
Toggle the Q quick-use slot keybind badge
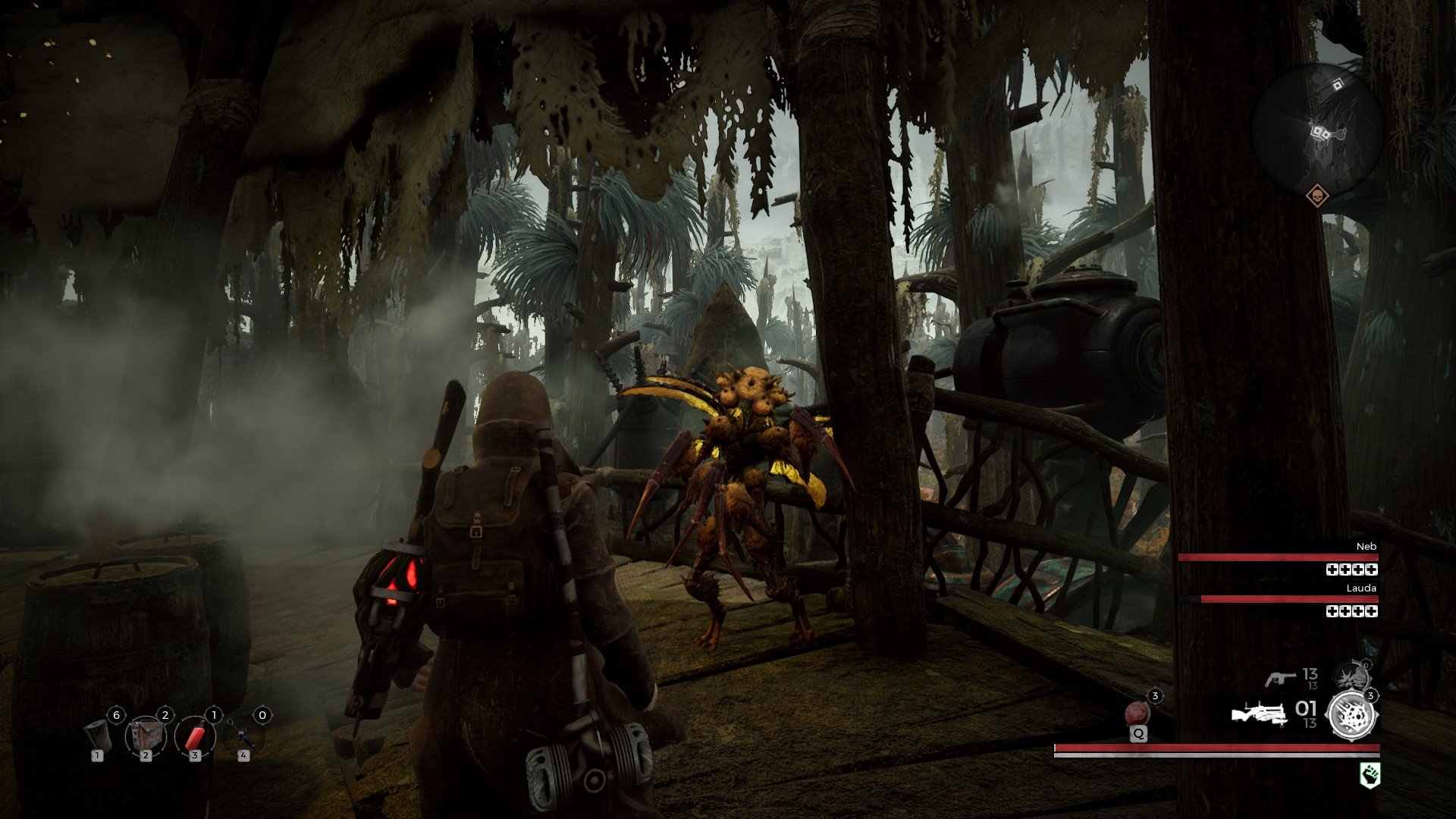[1139, 733]
